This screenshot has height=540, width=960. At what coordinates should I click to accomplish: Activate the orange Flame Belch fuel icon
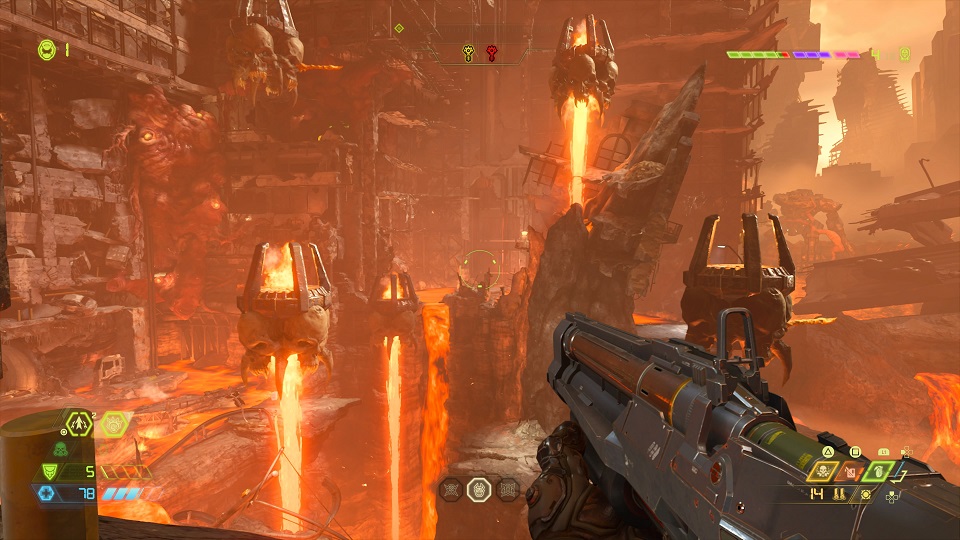click(x=852, y=471)
